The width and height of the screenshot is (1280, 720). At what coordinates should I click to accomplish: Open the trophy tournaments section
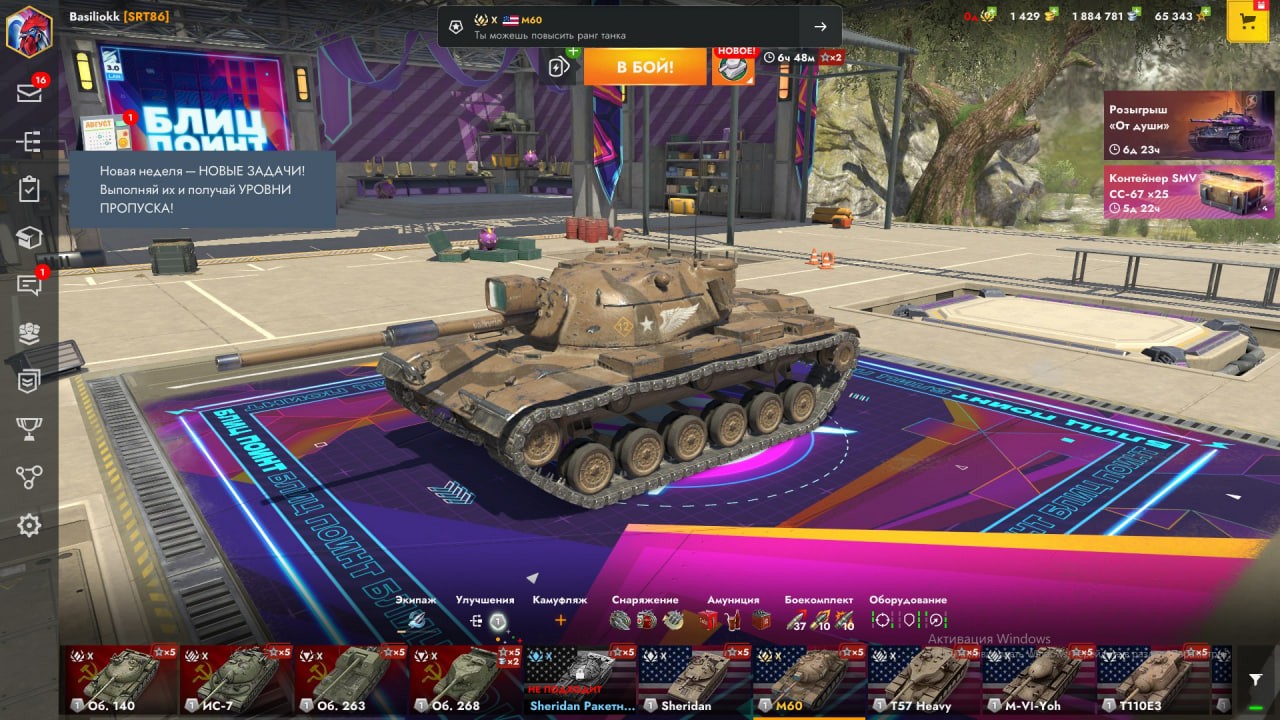29,429
